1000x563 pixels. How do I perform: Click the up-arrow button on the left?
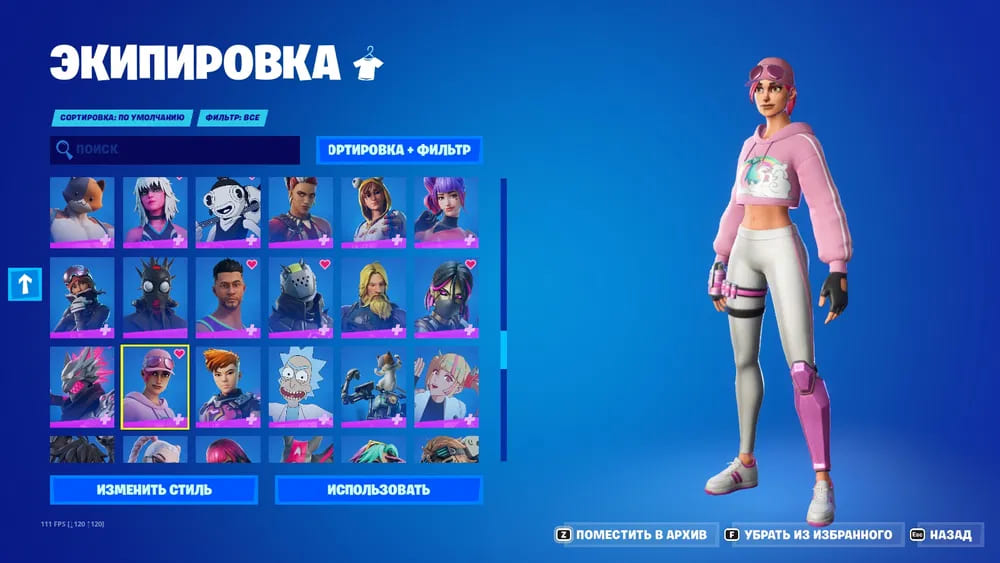[23, 284]
